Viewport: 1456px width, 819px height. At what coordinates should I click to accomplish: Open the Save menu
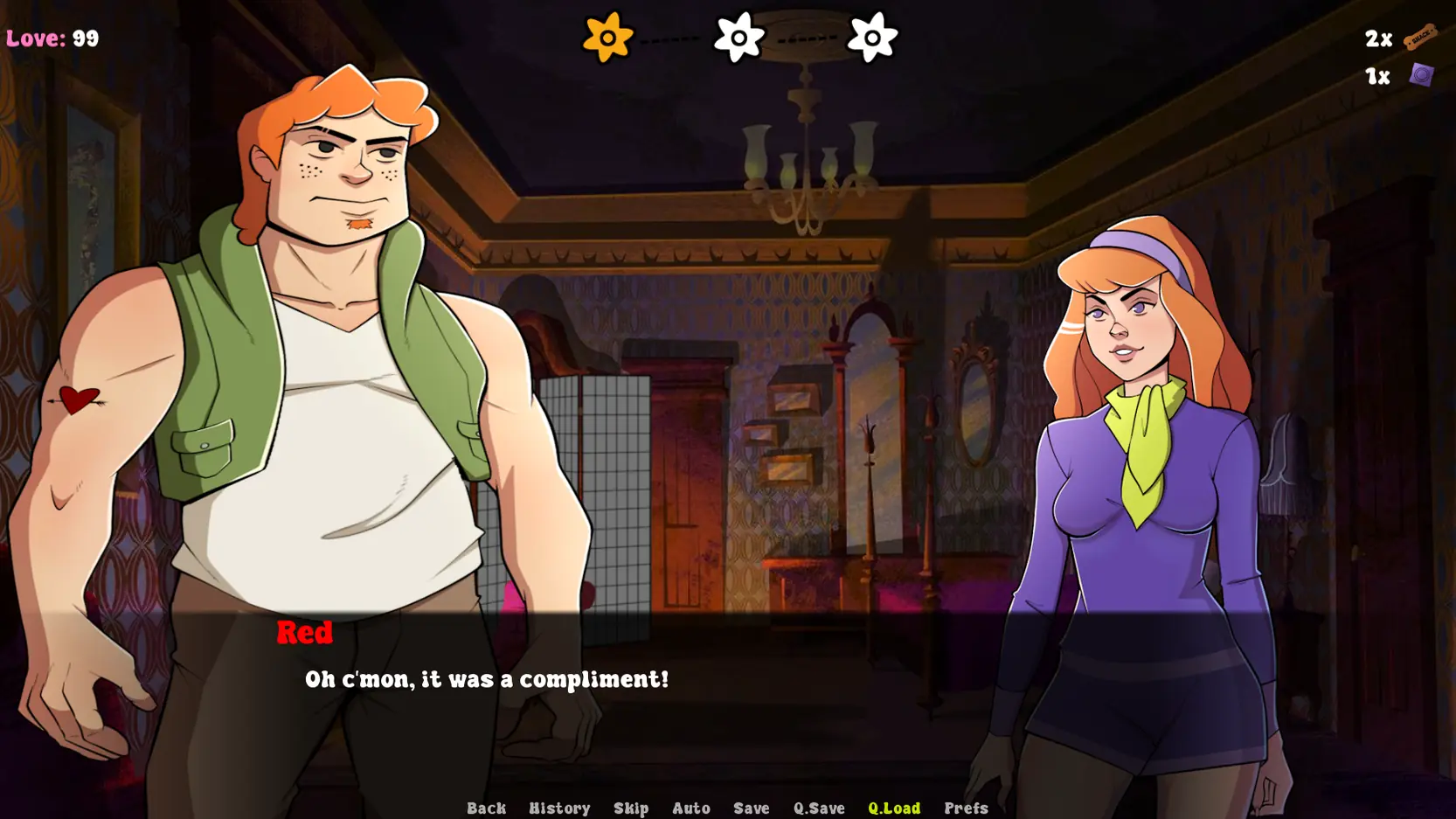[x=751, y=808]
